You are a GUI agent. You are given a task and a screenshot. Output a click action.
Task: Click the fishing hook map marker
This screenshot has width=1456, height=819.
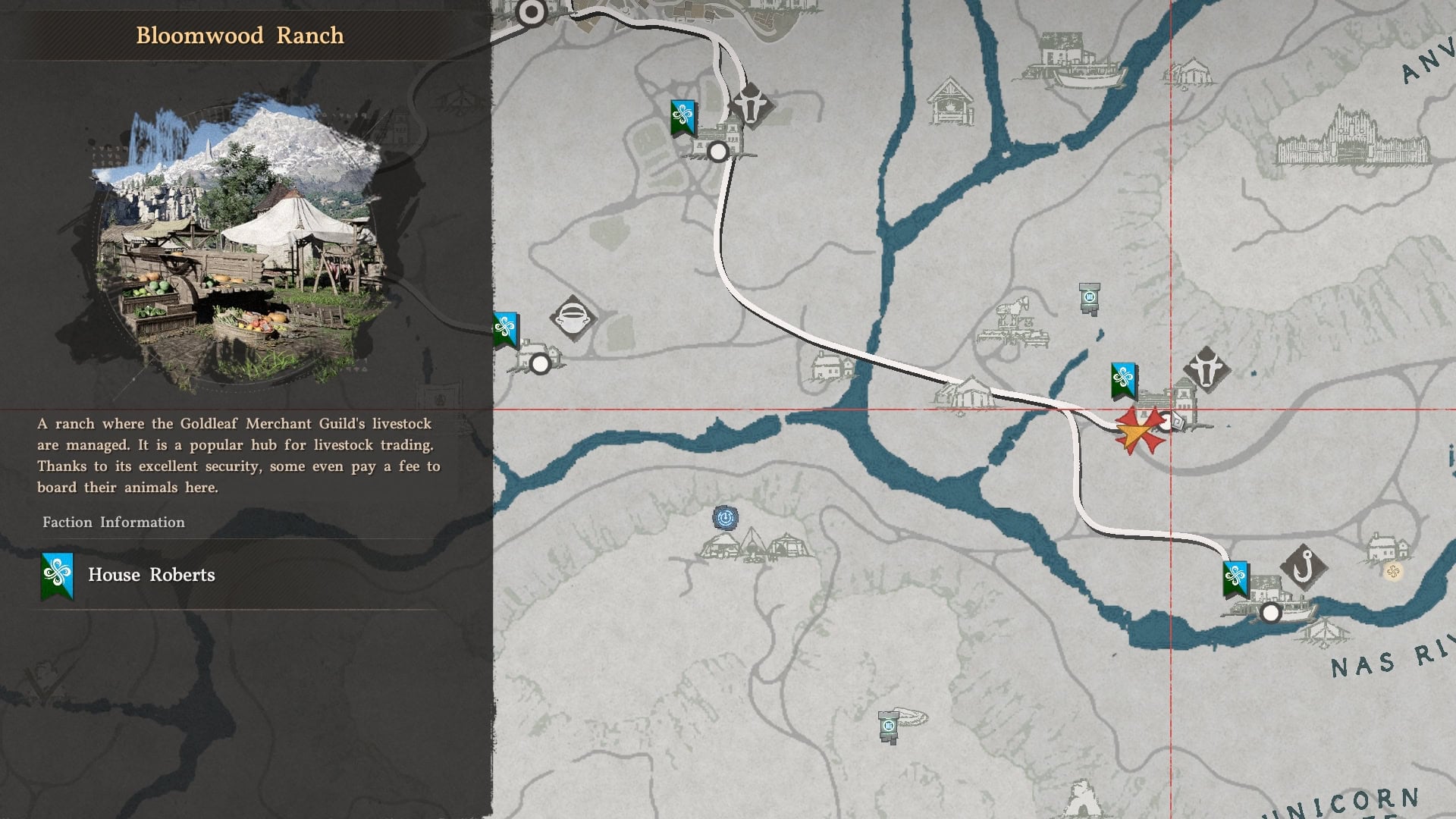1304,566
